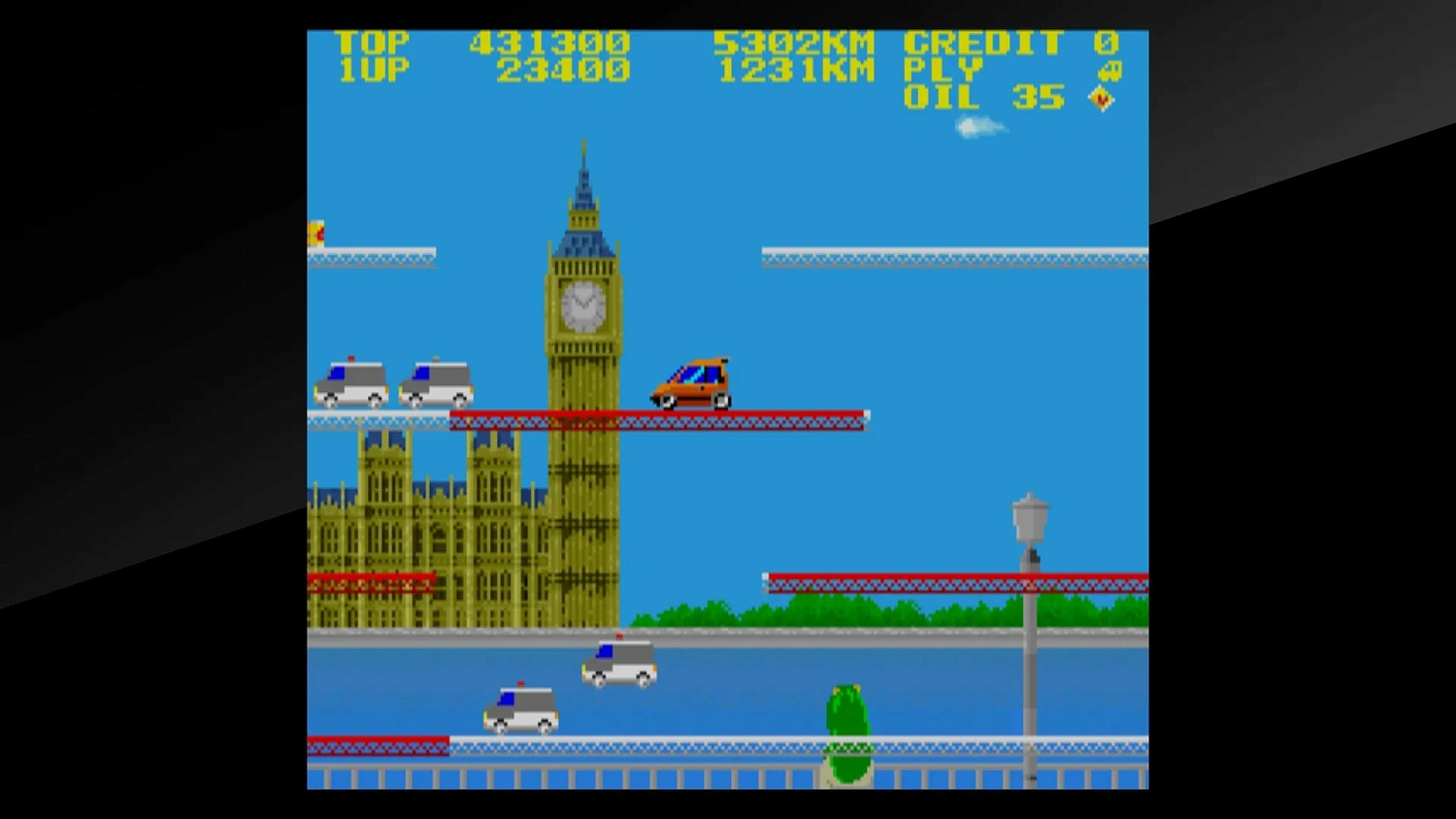The width and height of the screenshot is (1456, 819).
Task: Click the Big Ben clock face
Action: pyautogui.click(x=584, y=306)
